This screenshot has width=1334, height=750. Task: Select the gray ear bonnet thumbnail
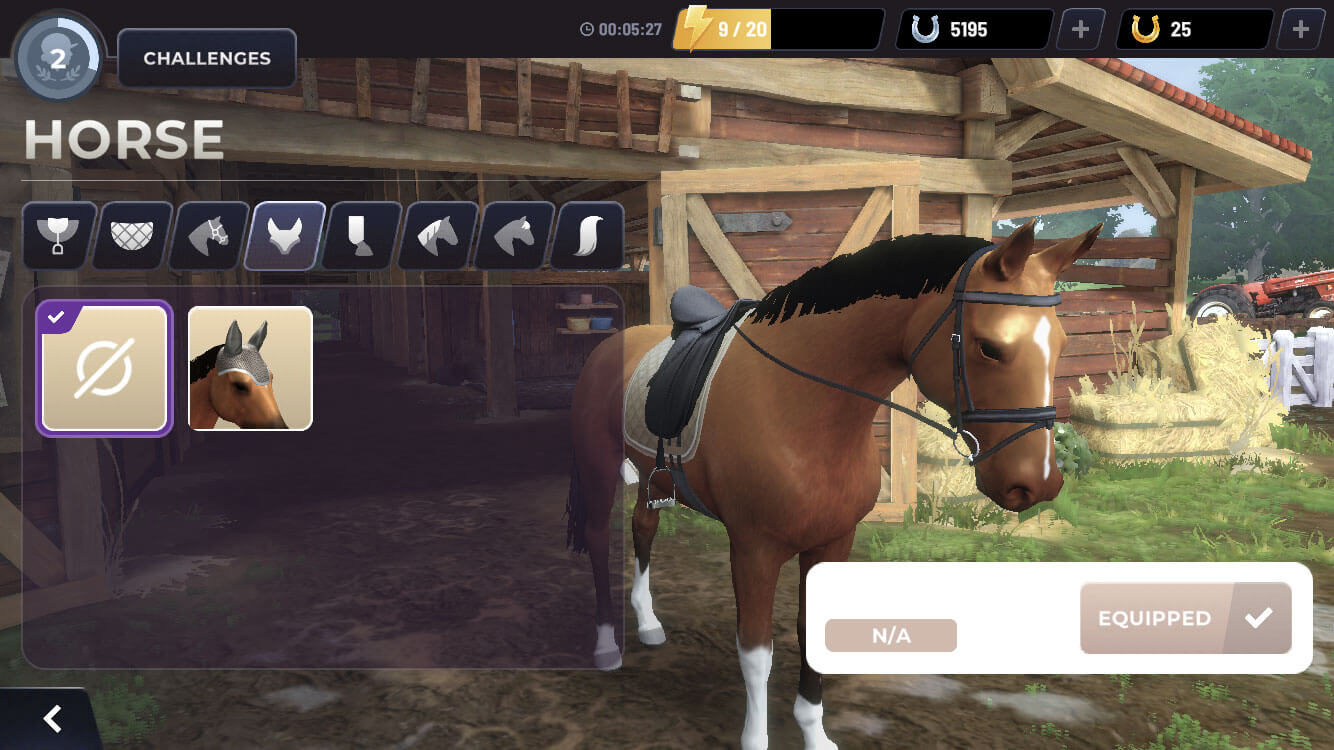click(x=249, y=368)
